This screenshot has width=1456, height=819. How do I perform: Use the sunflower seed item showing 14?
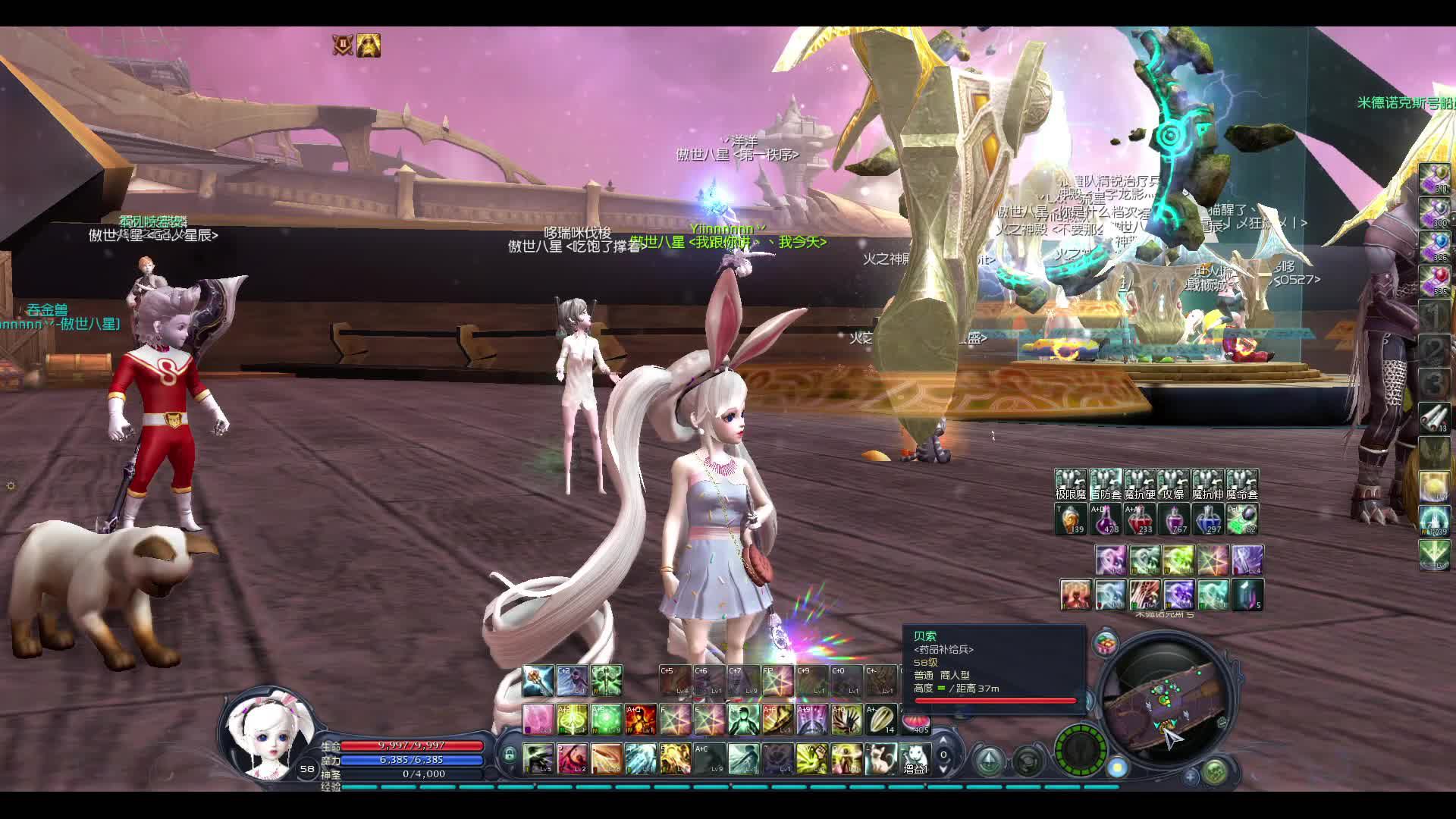[x=880, y=719]
